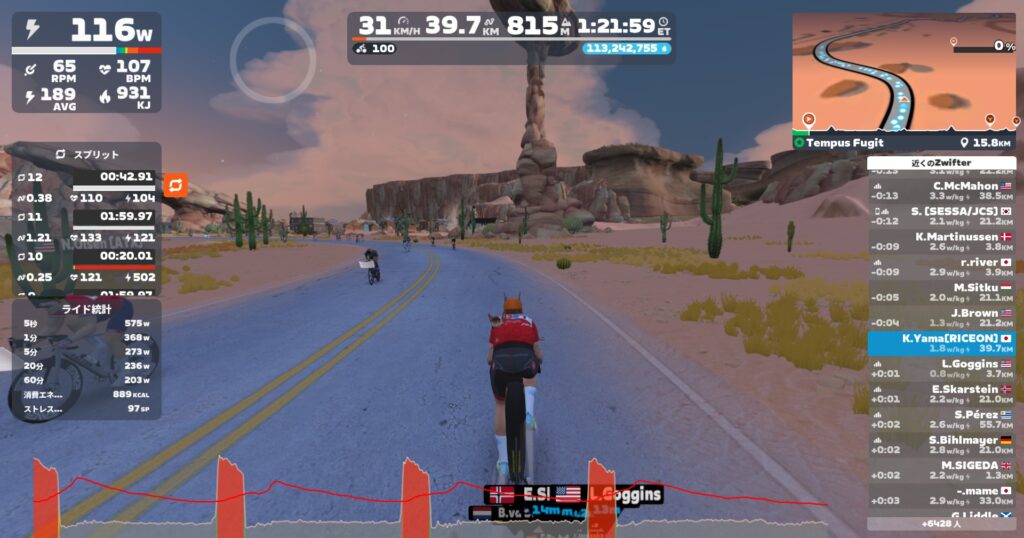Pick S.Bihlmayer in the rider list
The width and height of the screenshot is (1024, 538).
coord(941,445)
